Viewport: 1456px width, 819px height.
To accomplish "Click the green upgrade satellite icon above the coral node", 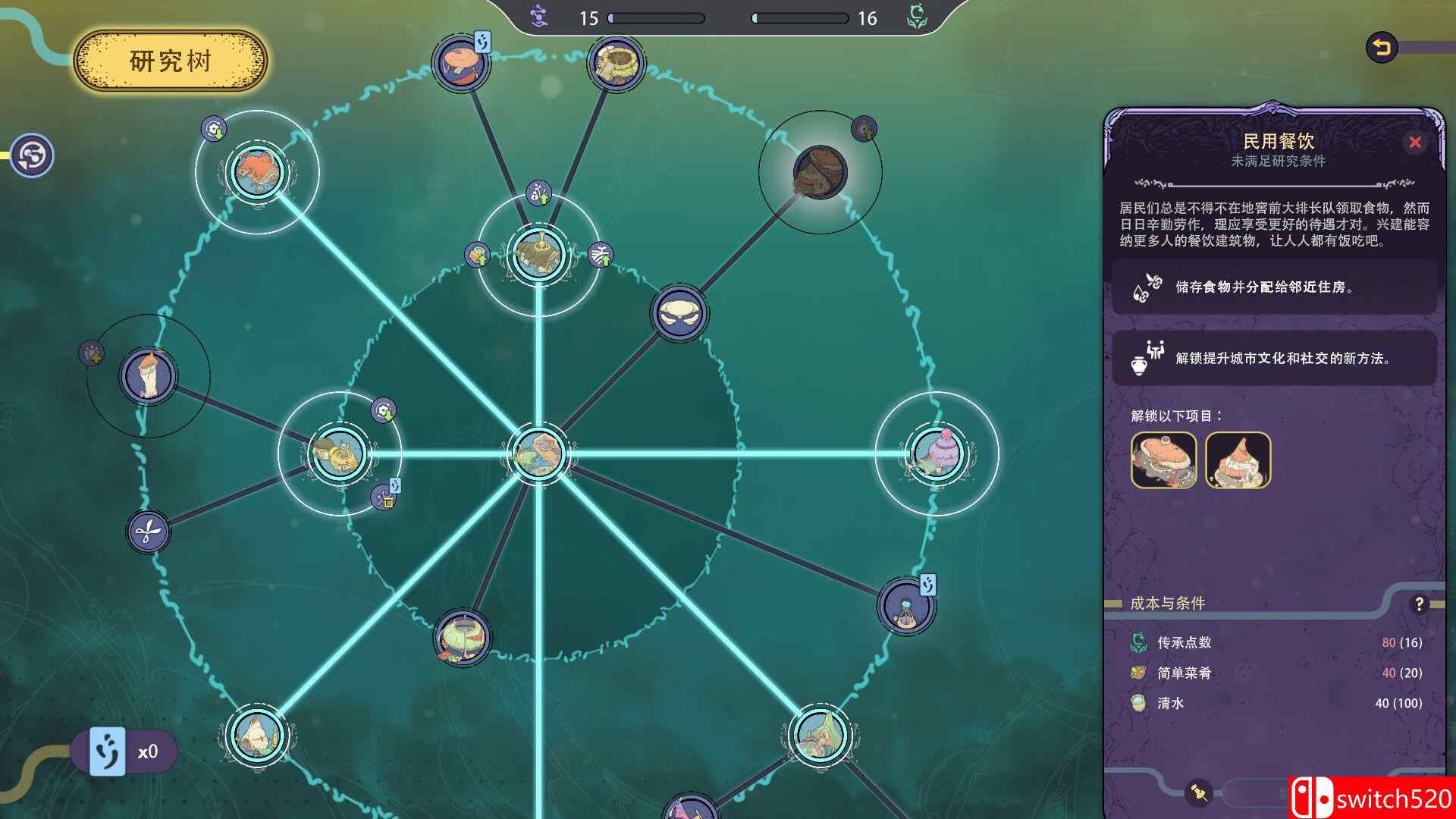I will [x=213, y=129].
